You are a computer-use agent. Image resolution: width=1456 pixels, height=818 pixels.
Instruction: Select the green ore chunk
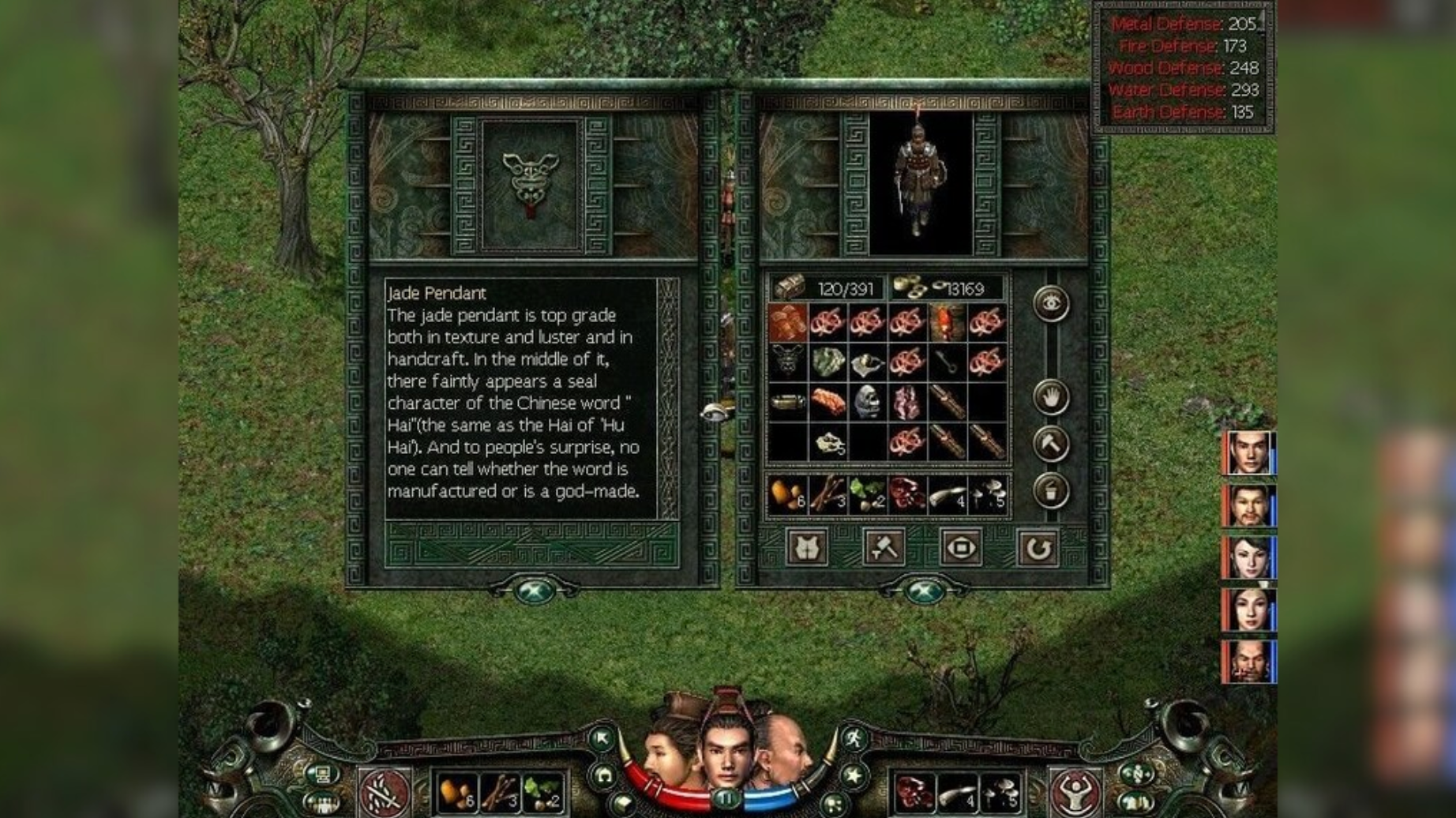point(827,362)
